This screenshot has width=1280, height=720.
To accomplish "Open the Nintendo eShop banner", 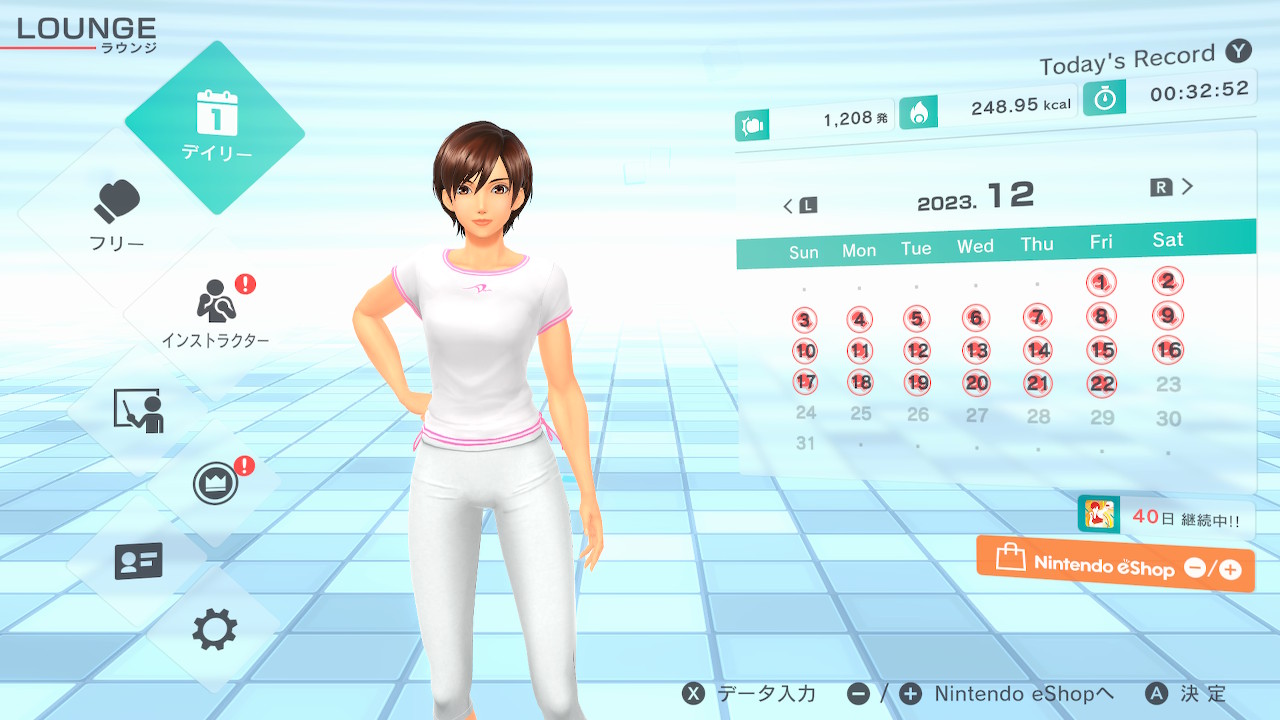I will 1115,566.
